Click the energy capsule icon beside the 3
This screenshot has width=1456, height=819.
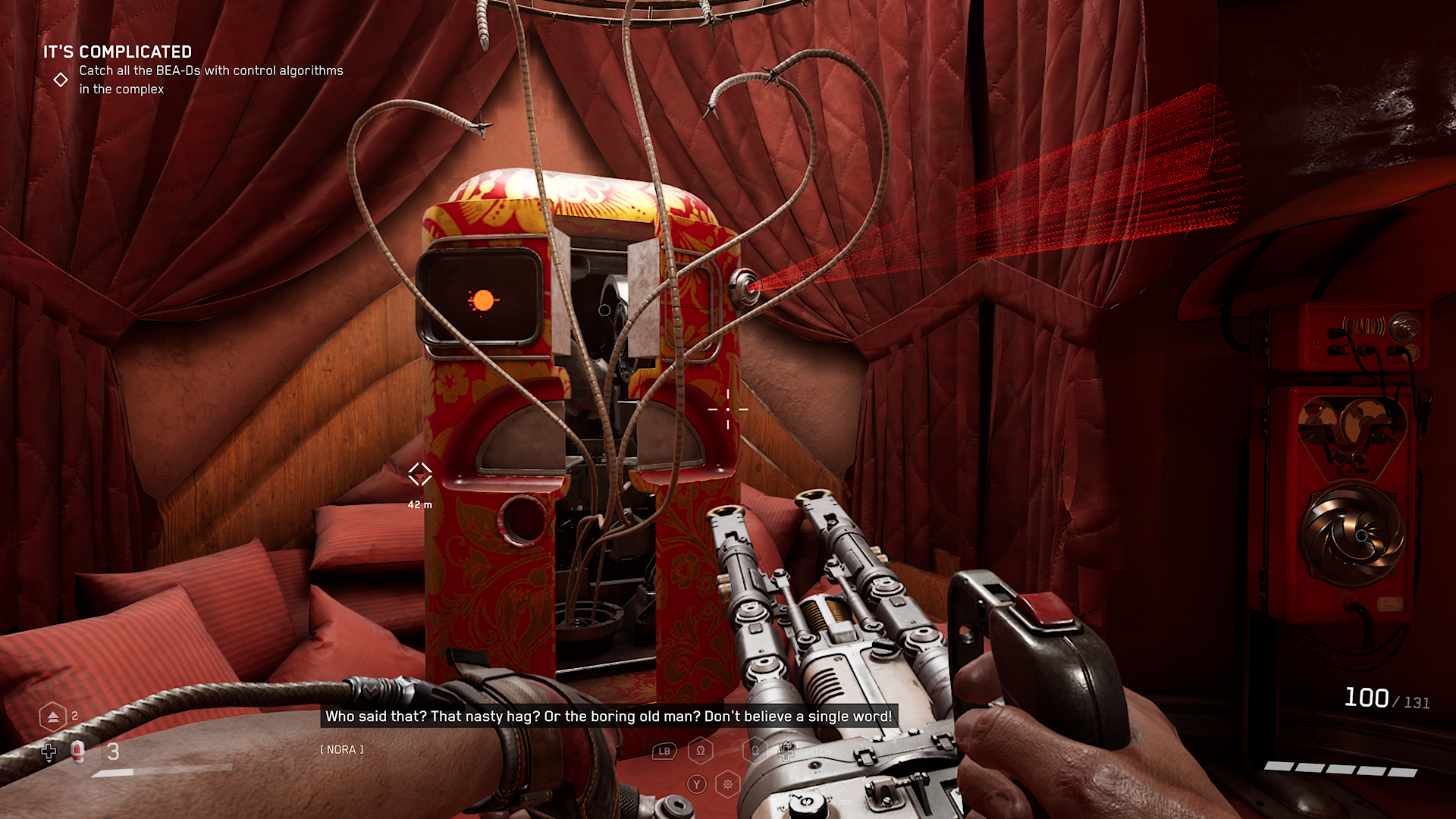(x=77, y=752)
